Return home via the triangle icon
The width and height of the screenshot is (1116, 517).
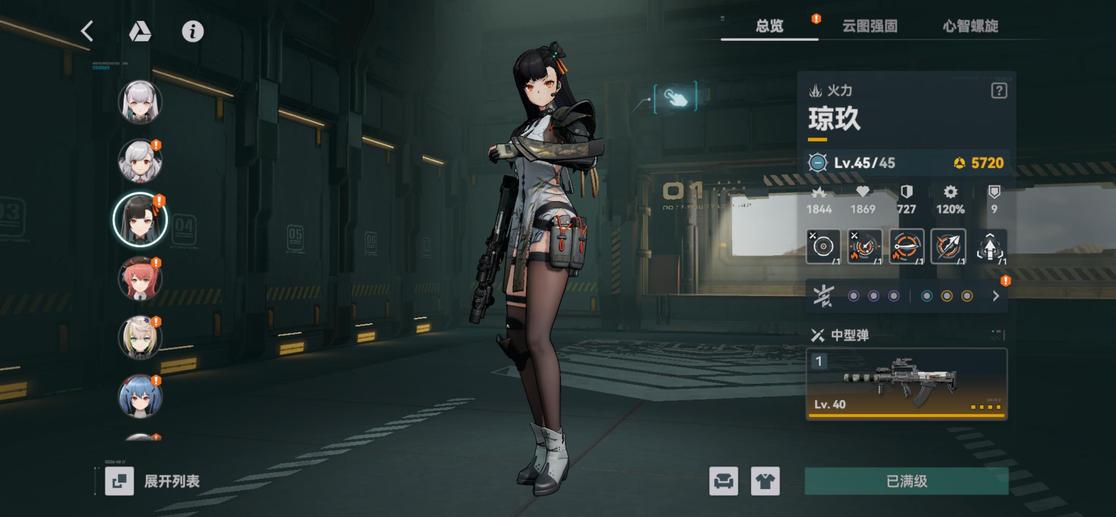point(139,31)
